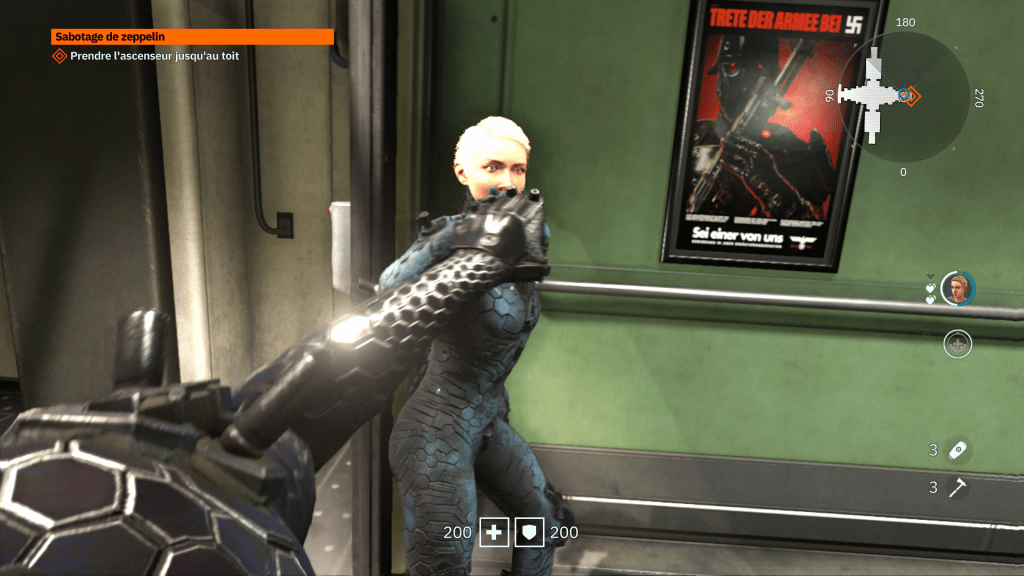The height and width of the screenshot is (576, 1024).
Task: Activate the circular pep signal icon
Action: tap(958, 344)
